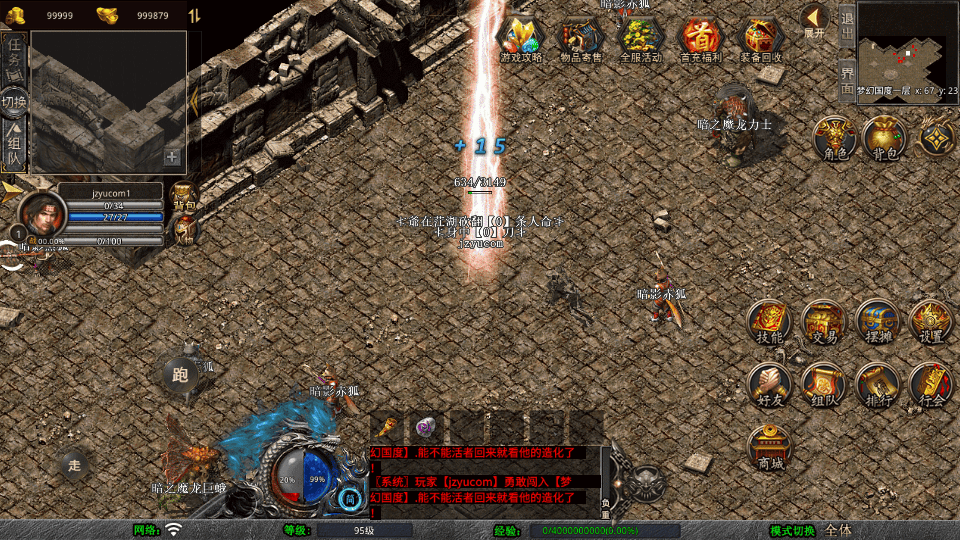
Task: Open the 摆摊 stall menu
Action: (x=878, y=321)
